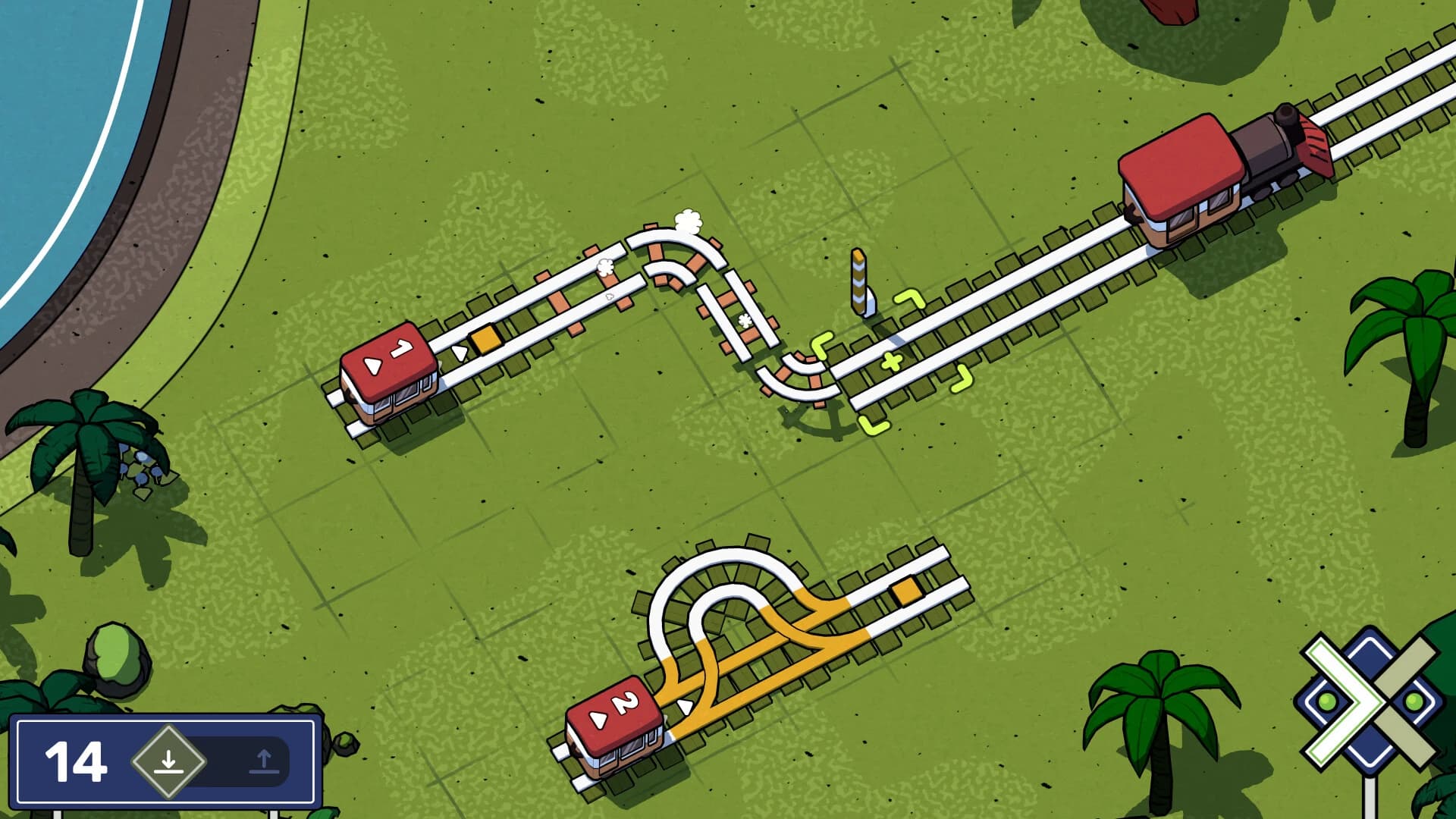Select train car number 1
The width and height of the screenshot is (1456, 819).
coord(396,349)
